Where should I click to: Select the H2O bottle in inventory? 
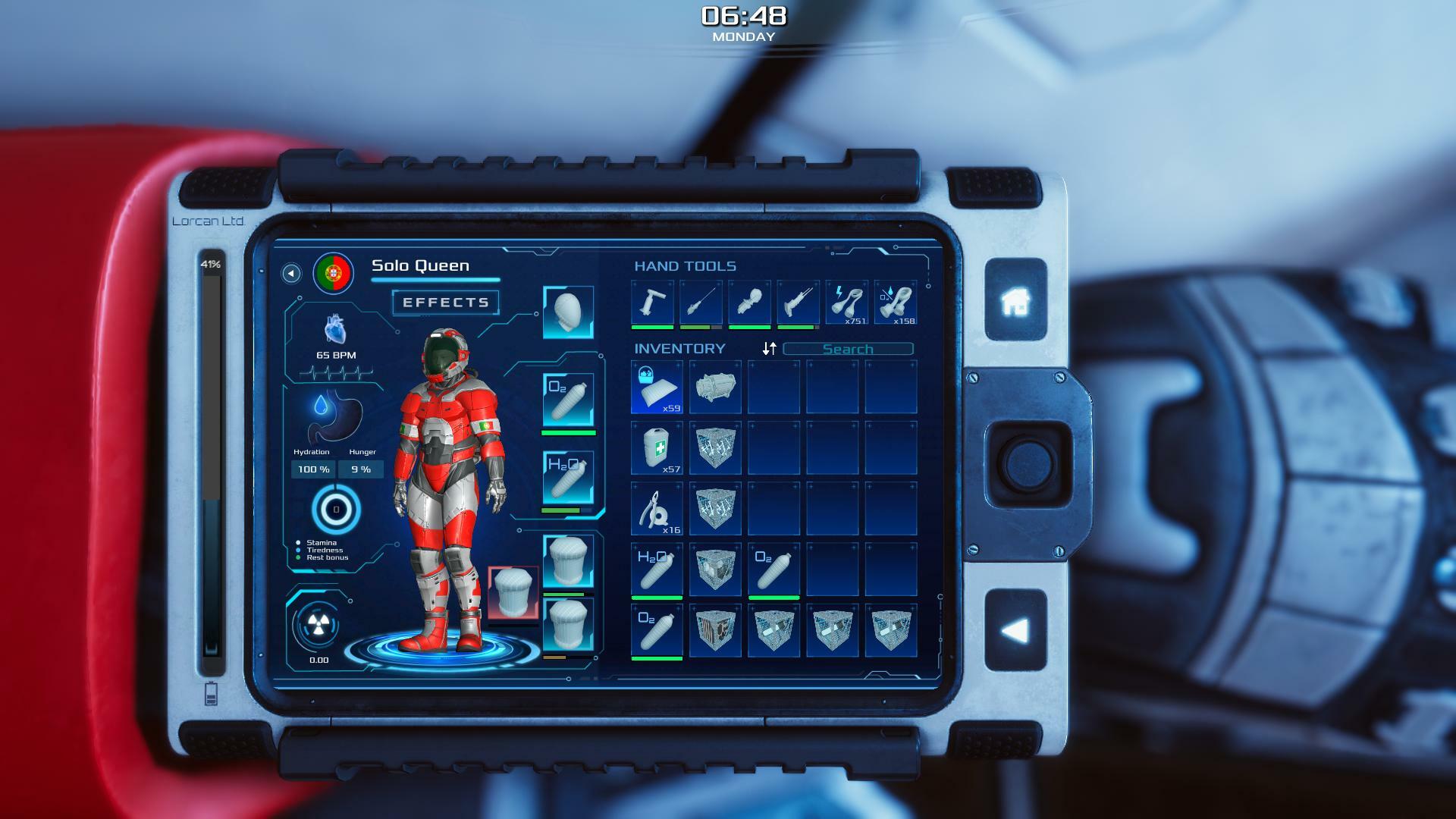click(x=657, y=570)
